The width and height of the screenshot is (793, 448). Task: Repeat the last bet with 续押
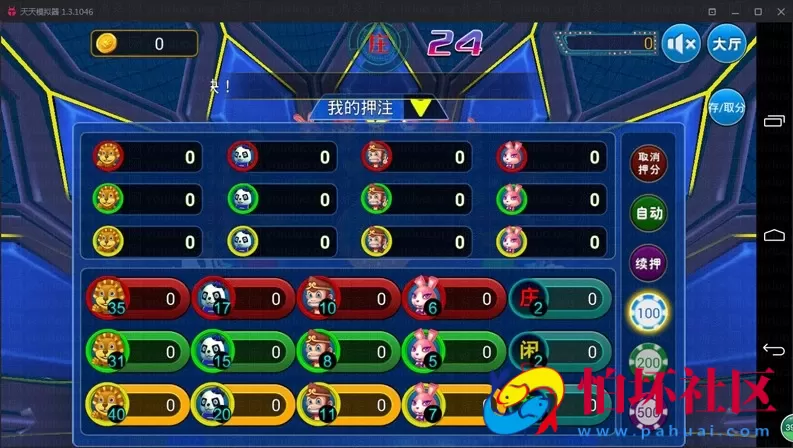click(648, 264)
